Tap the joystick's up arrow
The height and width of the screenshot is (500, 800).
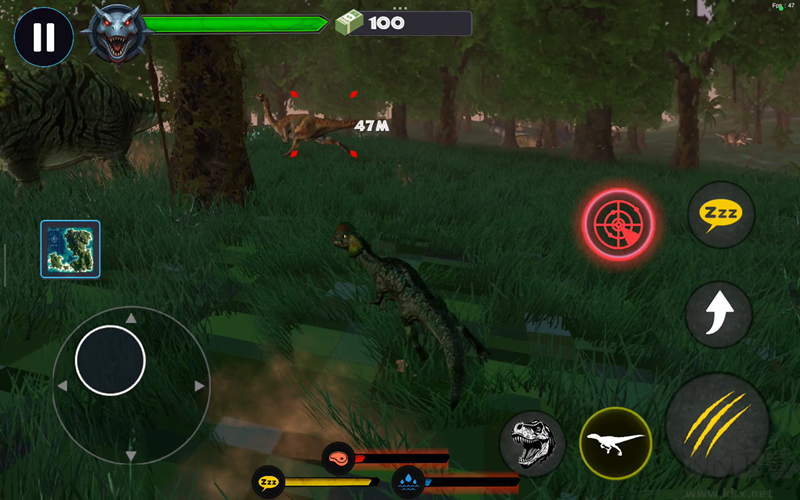pyautogui.click(x=130, y=318)
